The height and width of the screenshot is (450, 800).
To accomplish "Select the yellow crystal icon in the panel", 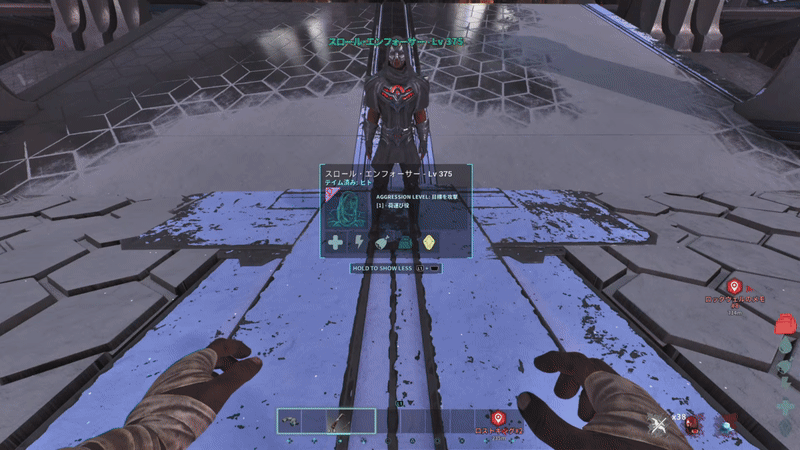I will pos(430,242).
